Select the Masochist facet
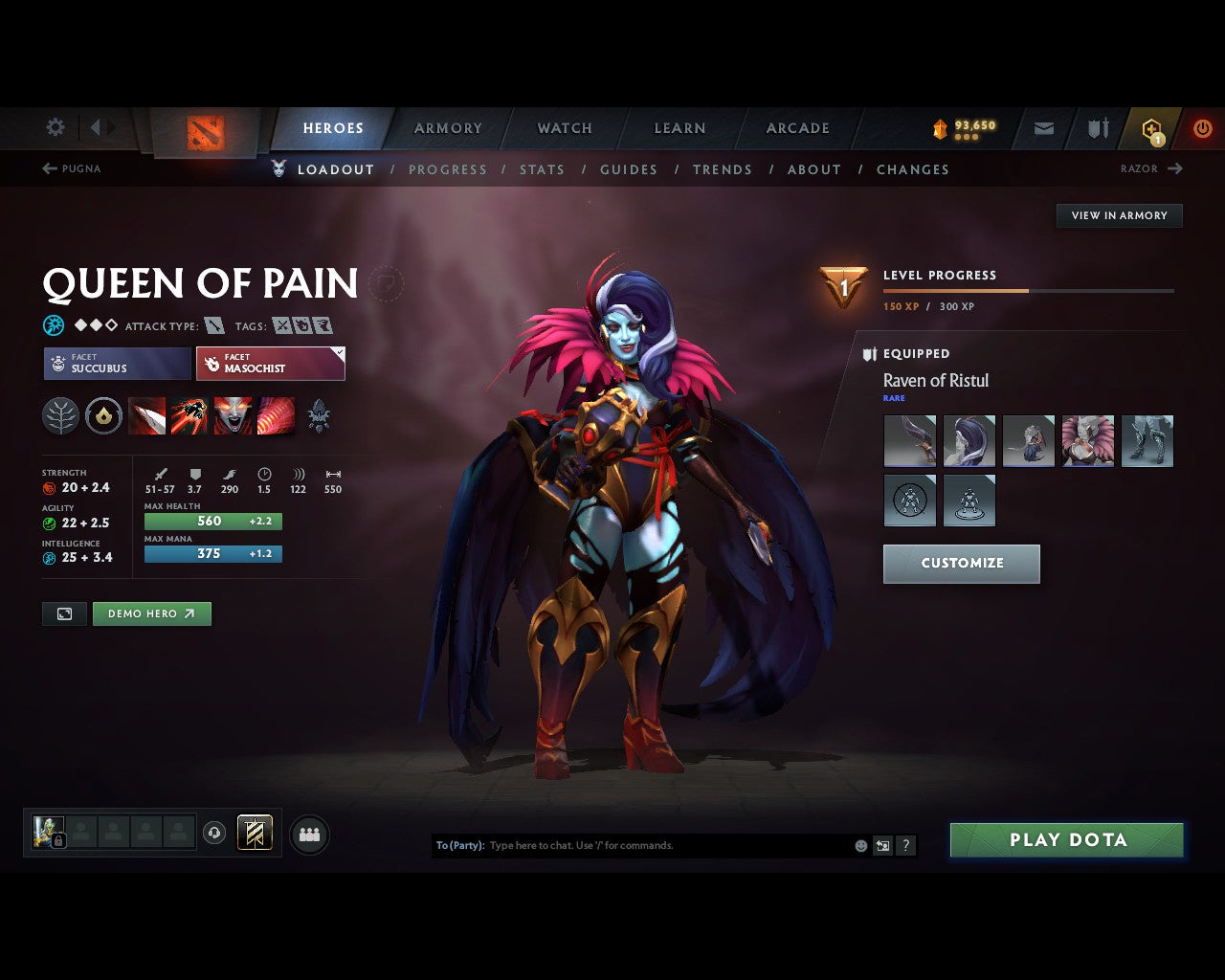 coord(271,364)
